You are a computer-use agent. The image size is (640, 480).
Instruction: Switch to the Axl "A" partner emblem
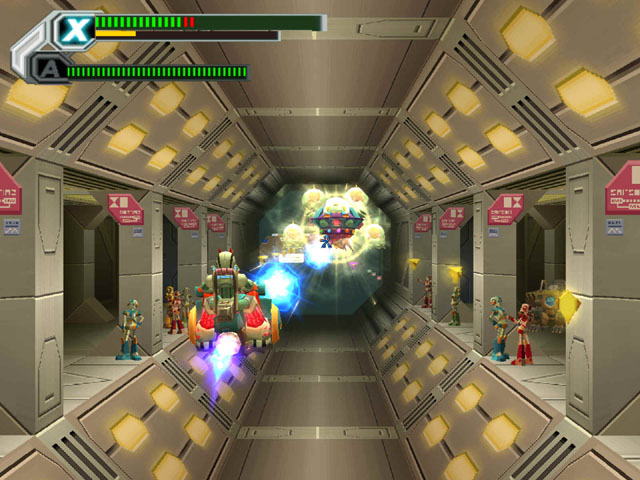(47, 69)
